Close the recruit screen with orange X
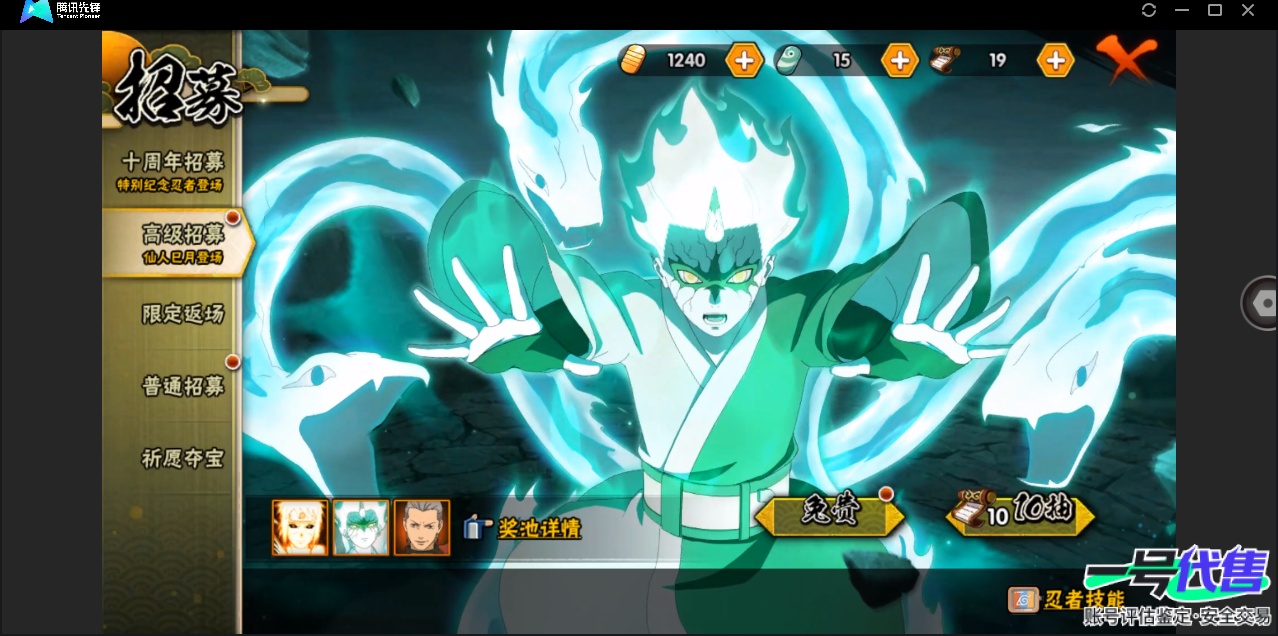 (1125, 60)
